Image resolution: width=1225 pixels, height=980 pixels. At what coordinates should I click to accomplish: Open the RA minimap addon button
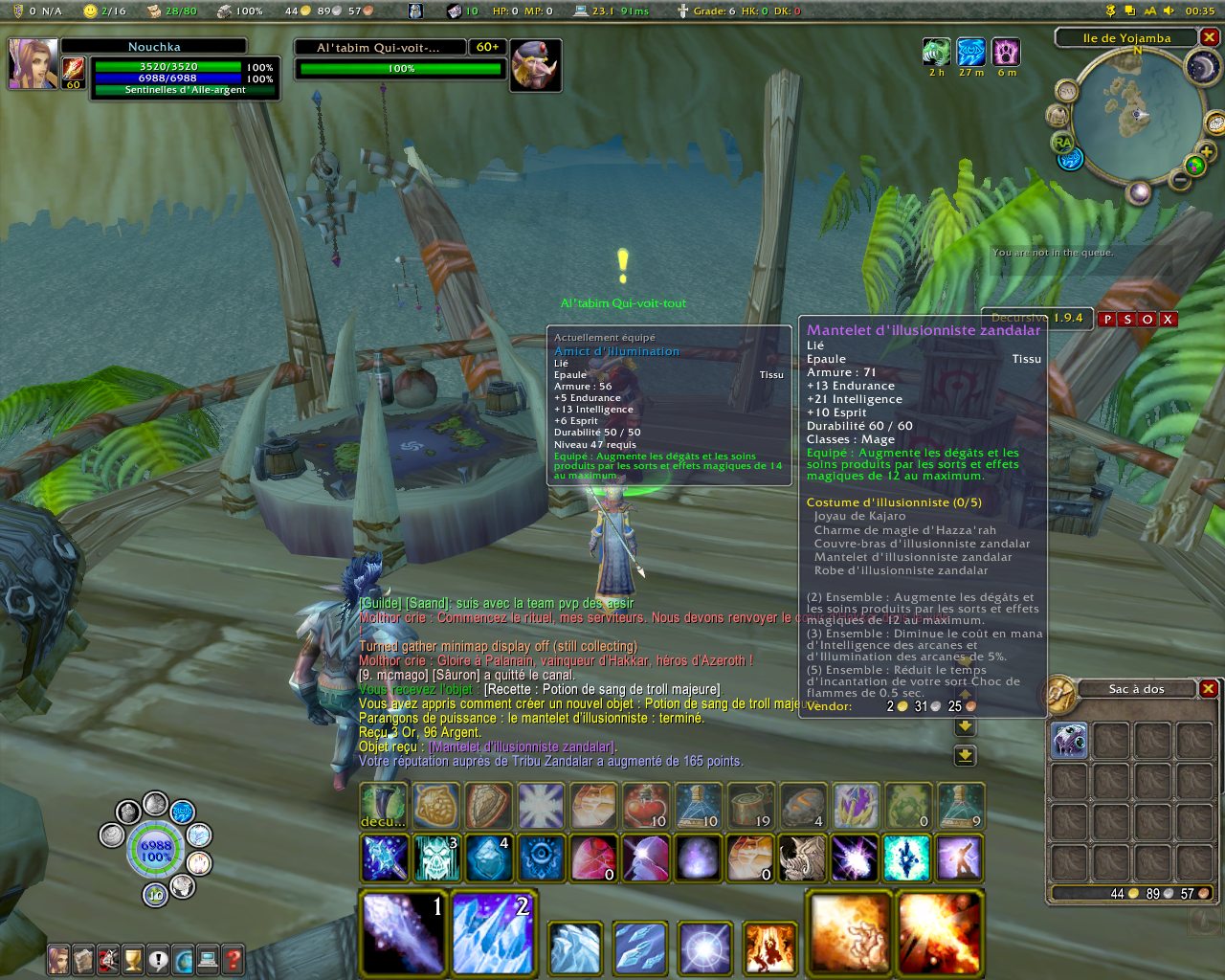[1061, 143]
